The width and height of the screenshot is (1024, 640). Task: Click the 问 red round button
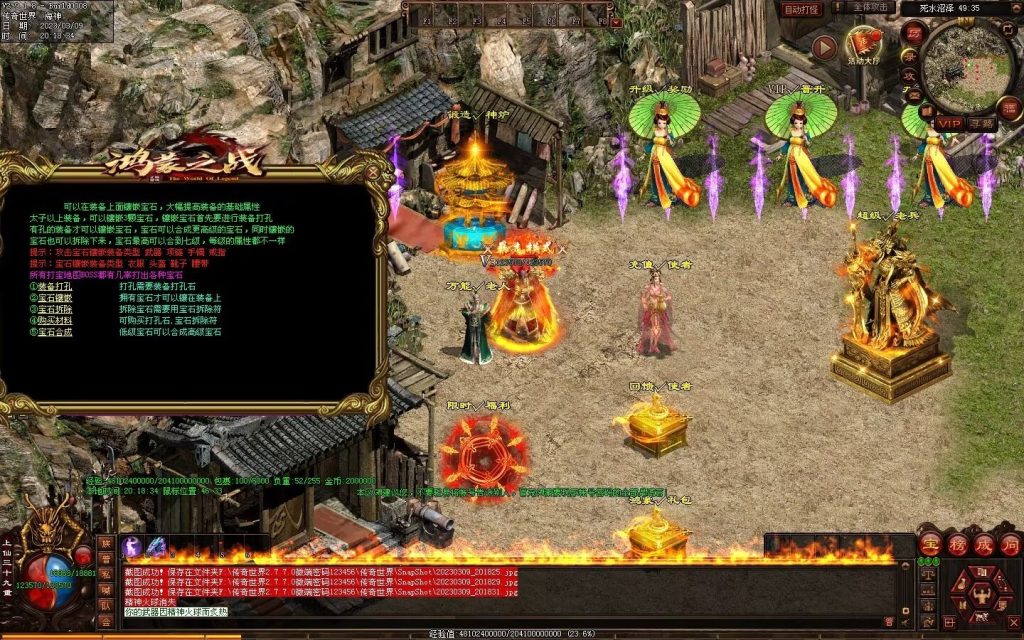(x=1010, y=544)
